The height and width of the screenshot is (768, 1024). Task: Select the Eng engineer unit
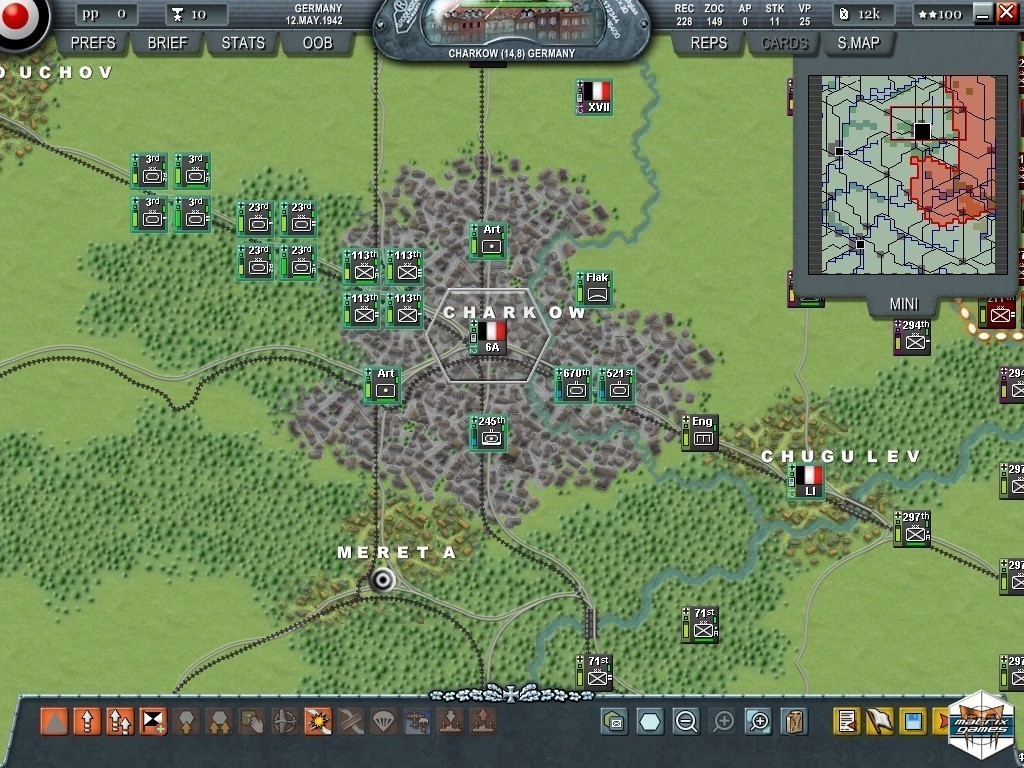coord(702,433)
